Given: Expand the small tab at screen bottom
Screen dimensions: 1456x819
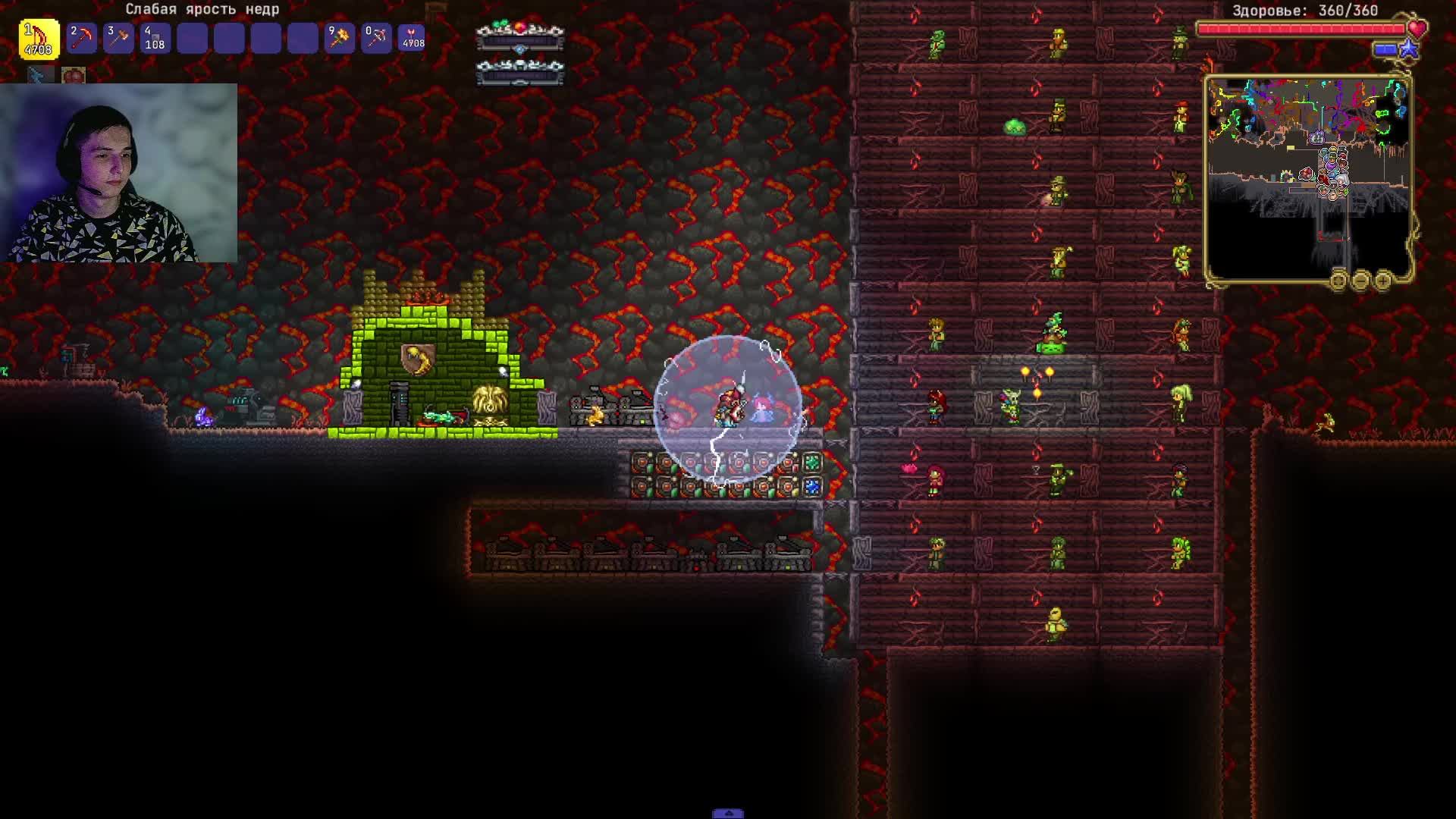Looking at the screenshot, I should point(728,814).
